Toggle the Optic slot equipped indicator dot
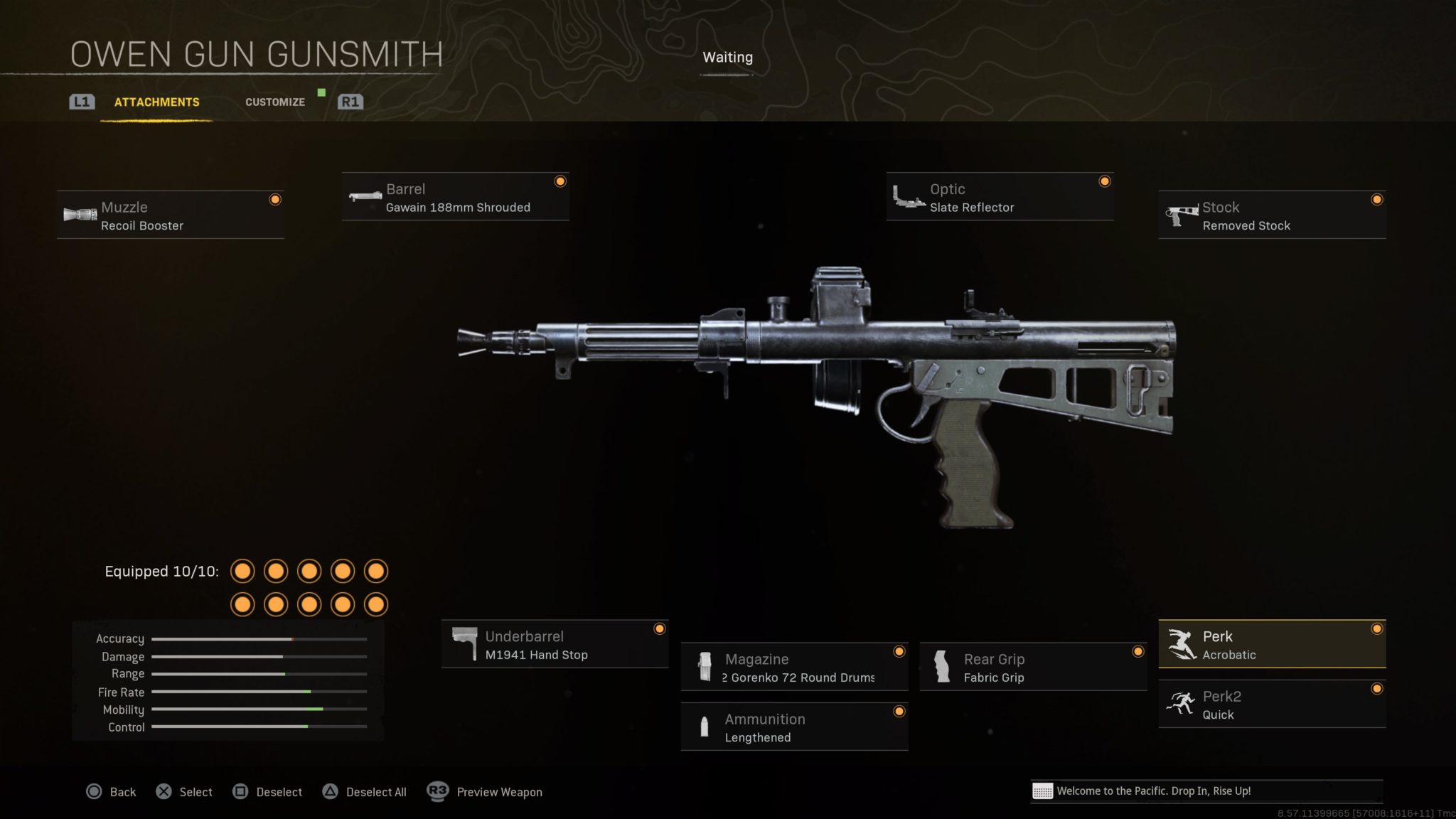Screen dimensions: 1456x819 click(x=1104, y=182)
